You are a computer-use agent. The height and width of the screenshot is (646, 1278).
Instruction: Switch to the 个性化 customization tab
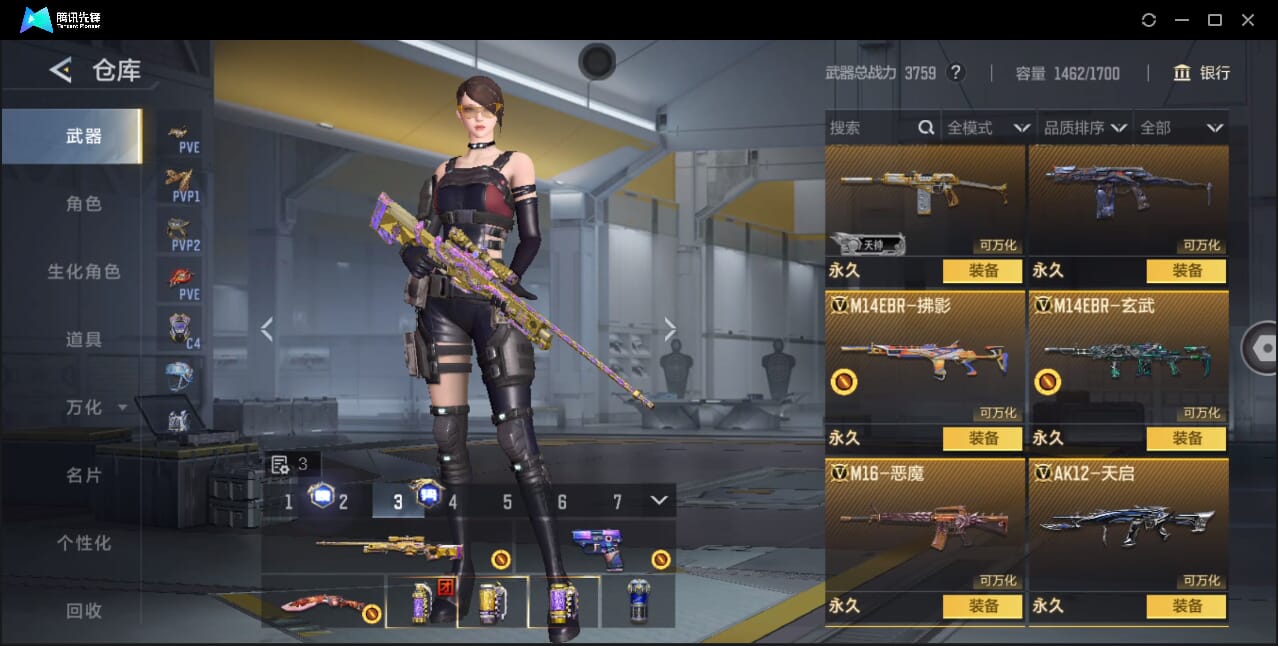pyautogui.click(x=84, y=543)
